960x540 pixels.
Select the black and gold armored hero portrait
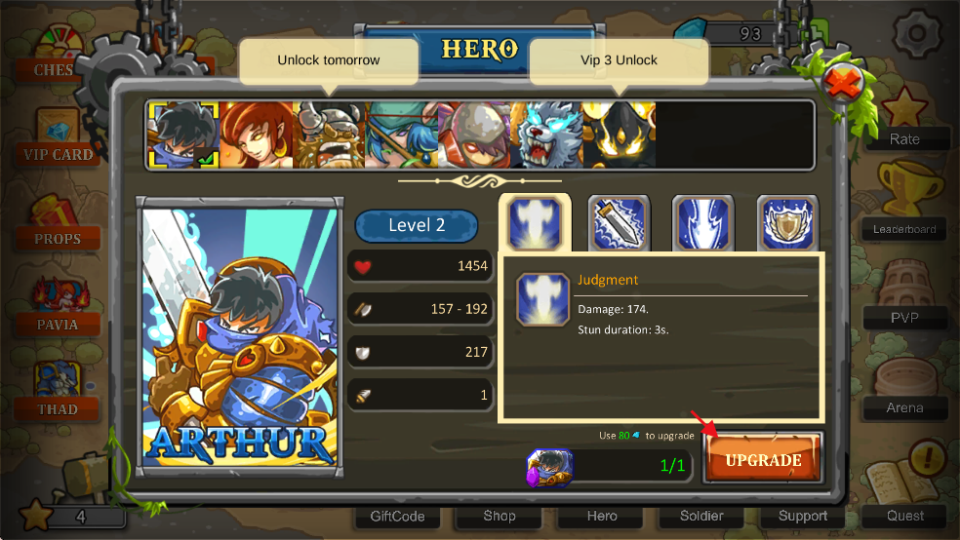tap(619, 135)
